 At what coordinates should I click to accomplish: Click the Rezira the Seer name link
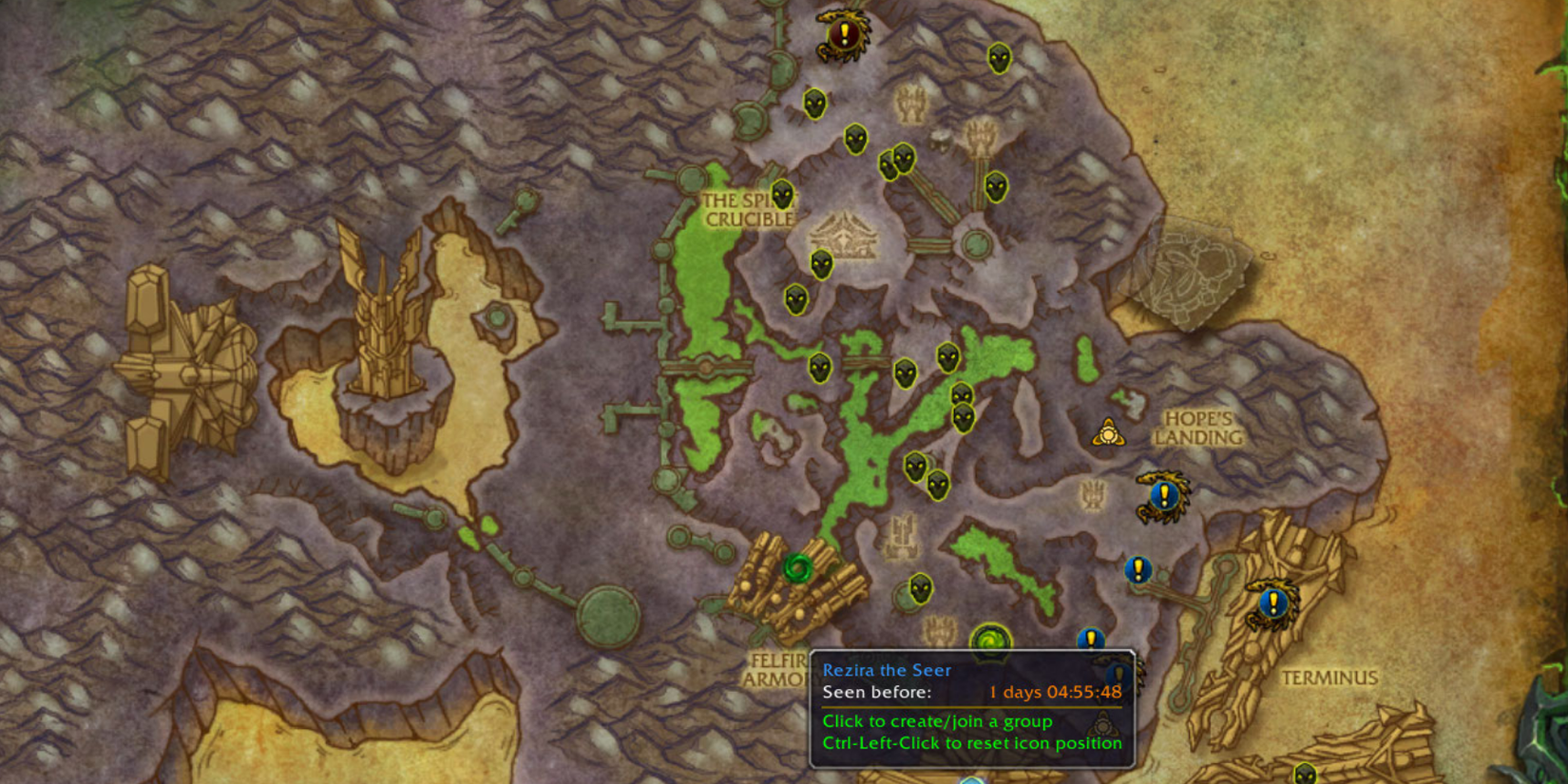click(x=886, y=670)
